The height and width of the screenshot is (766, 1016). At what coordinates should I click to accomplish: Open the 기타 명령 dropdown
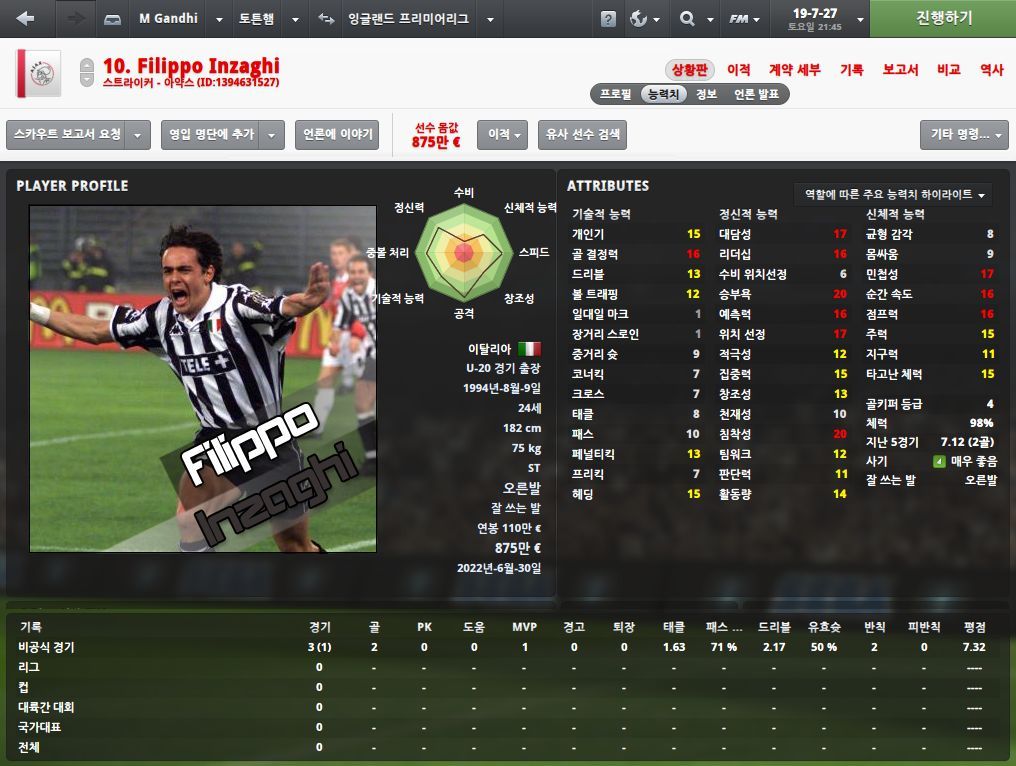[x=963, y=135]
